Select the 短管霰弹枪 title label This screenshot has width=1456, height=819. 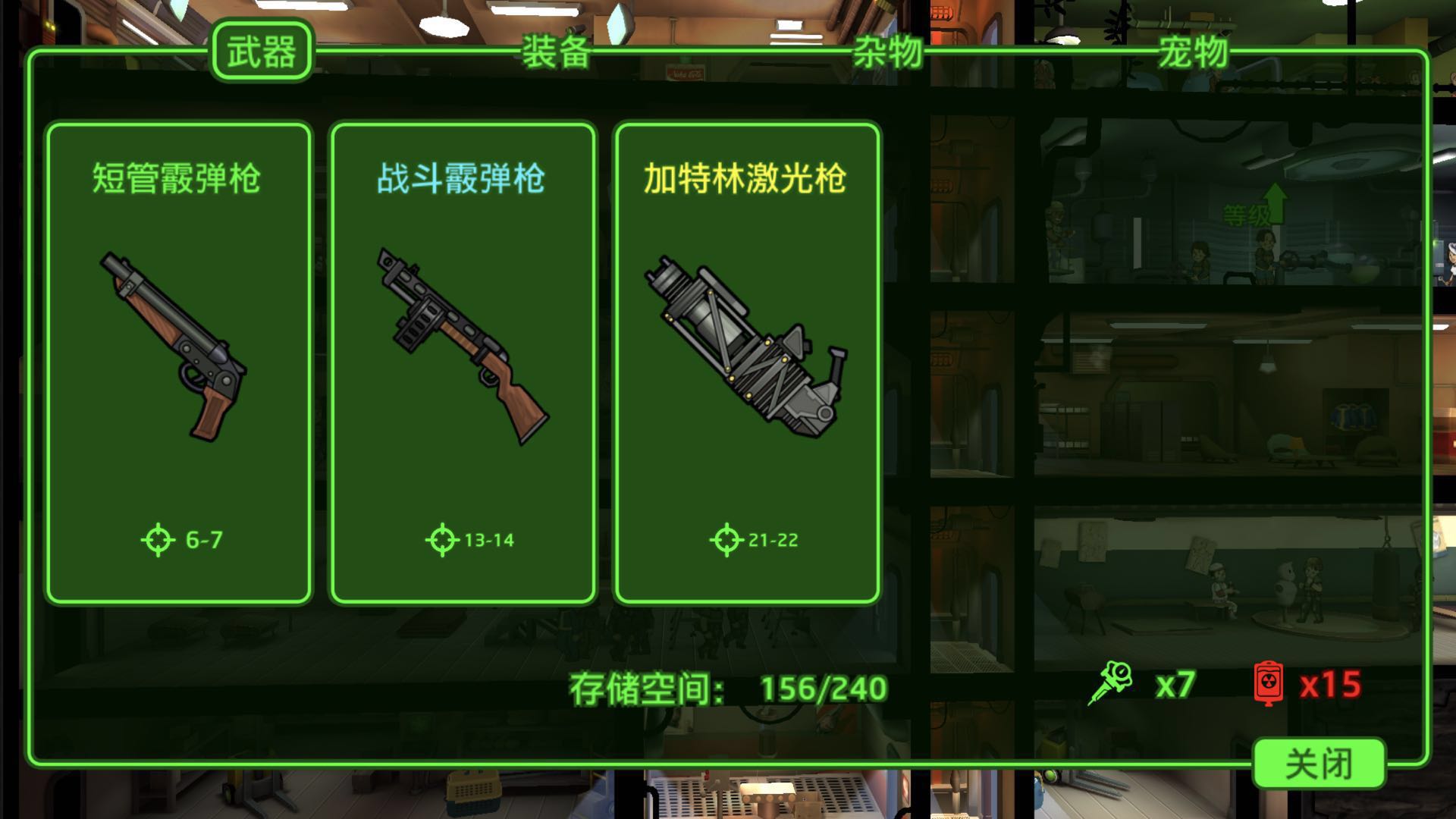click(177, 176)
